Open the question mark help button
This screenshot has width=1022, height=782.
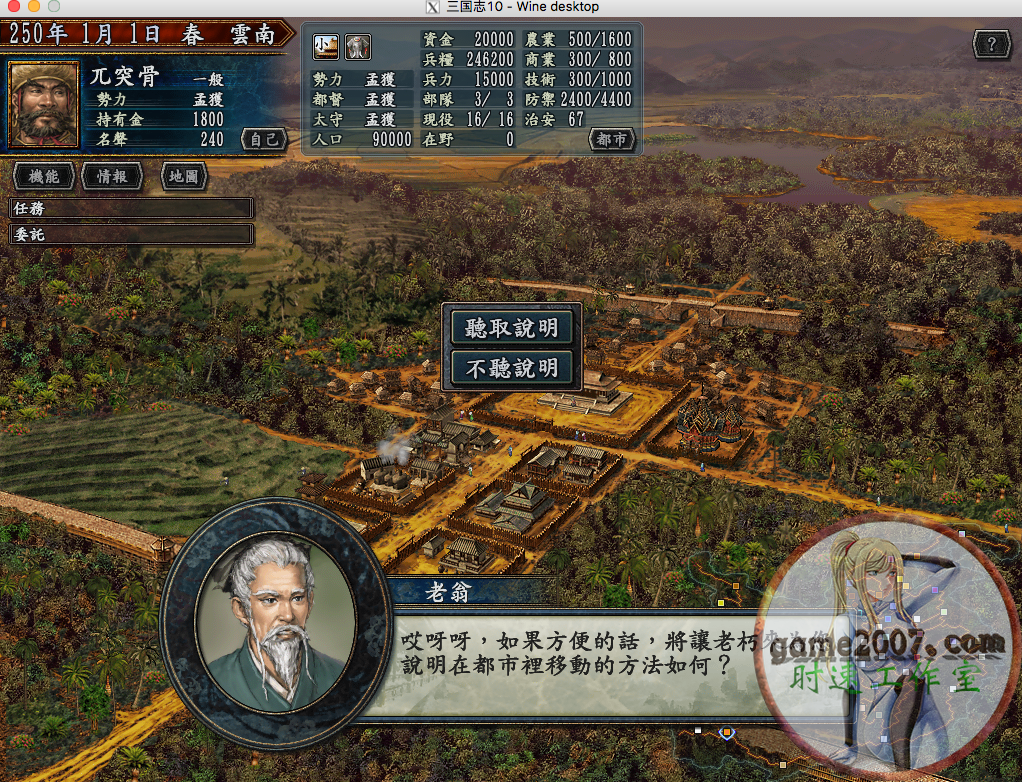click(990, 44)
